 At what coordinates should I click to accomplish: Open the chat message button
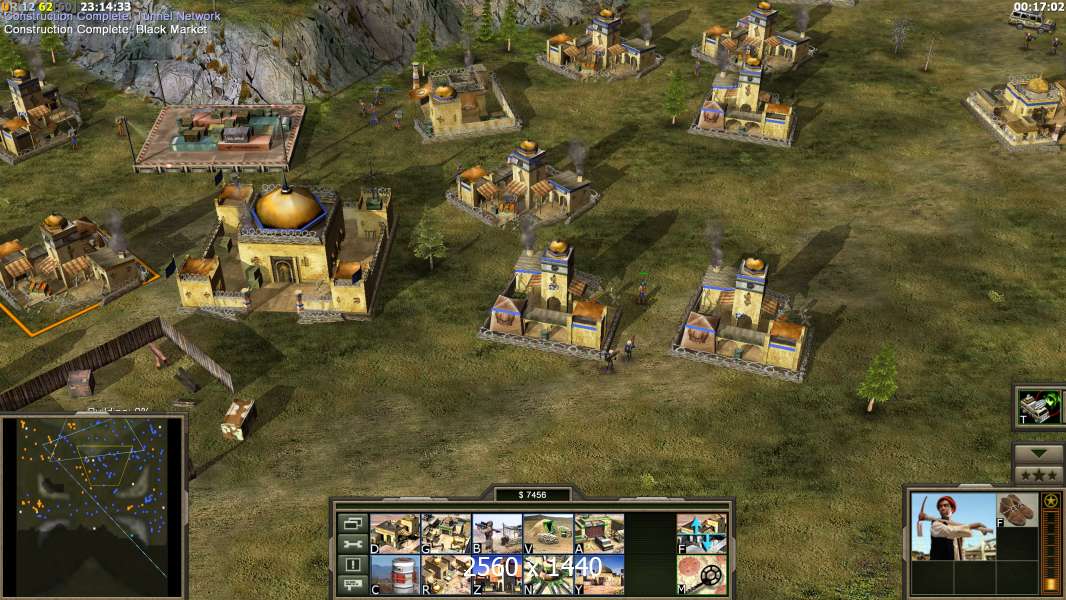[x=352, y=585]
